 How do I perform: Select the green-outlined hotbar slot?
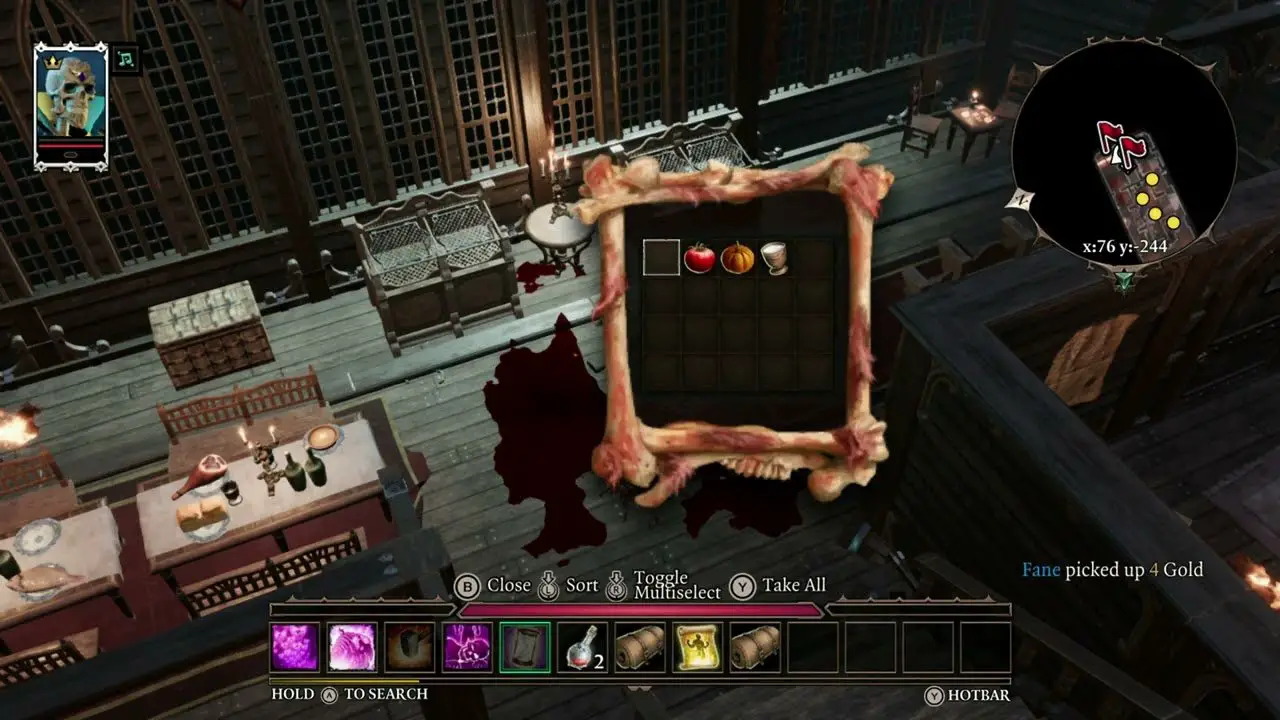(525, 647)
